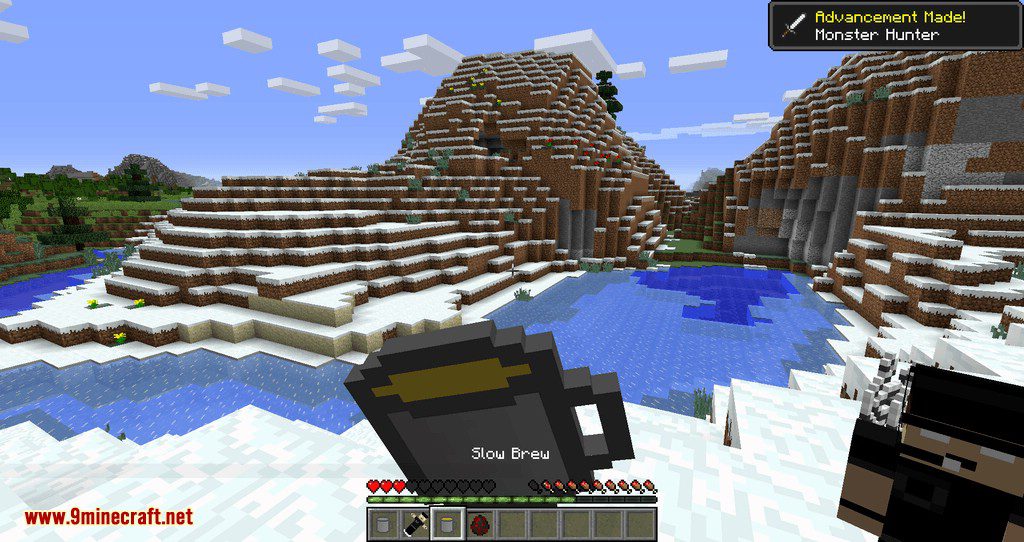Choose the Slow Brew mug slot

pos(446,523)
